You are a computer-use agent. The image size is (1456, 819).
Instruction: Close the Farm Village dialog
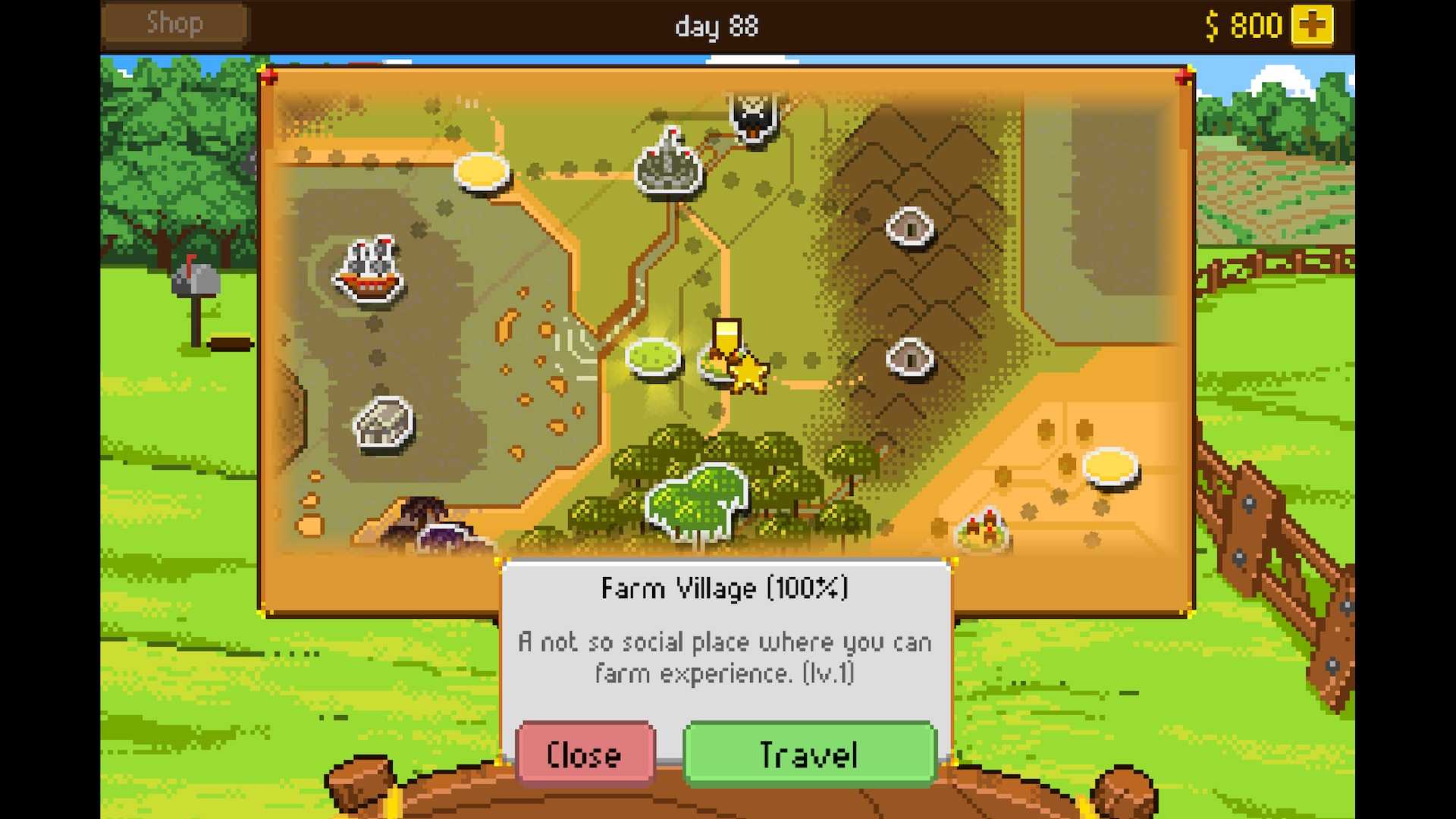584,755
